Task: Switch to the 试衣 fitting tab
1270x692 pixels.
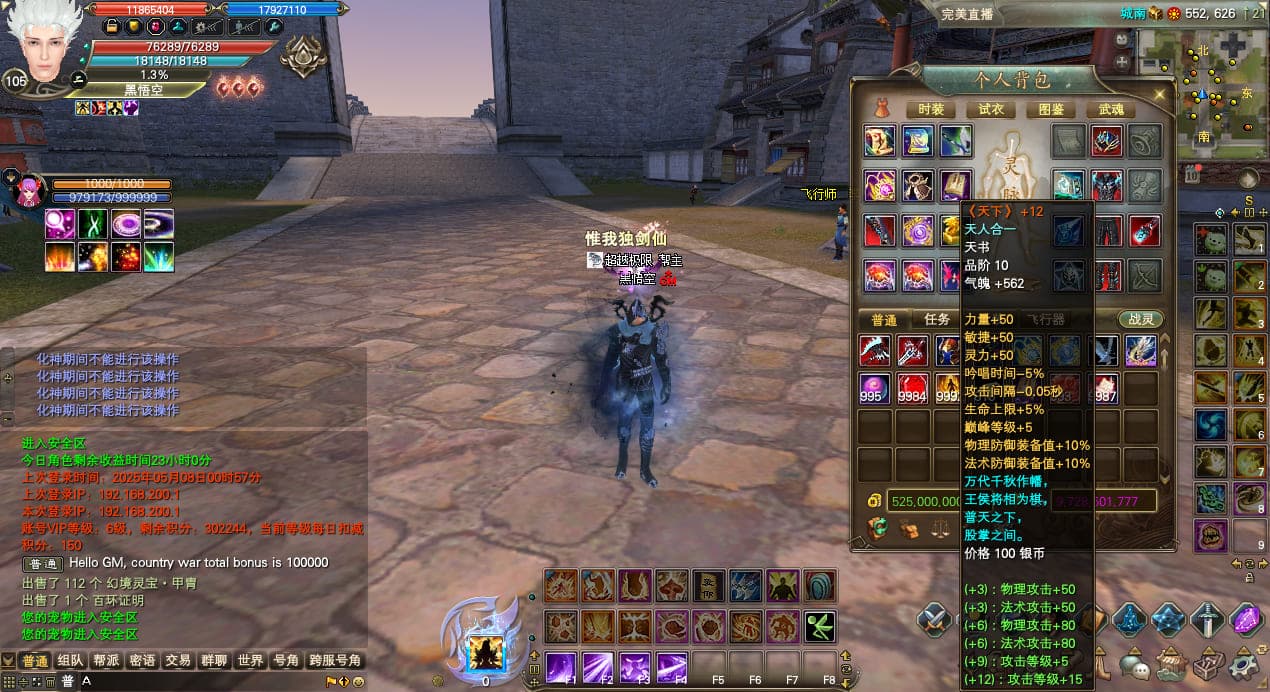Action: click(x=991, y=109)
